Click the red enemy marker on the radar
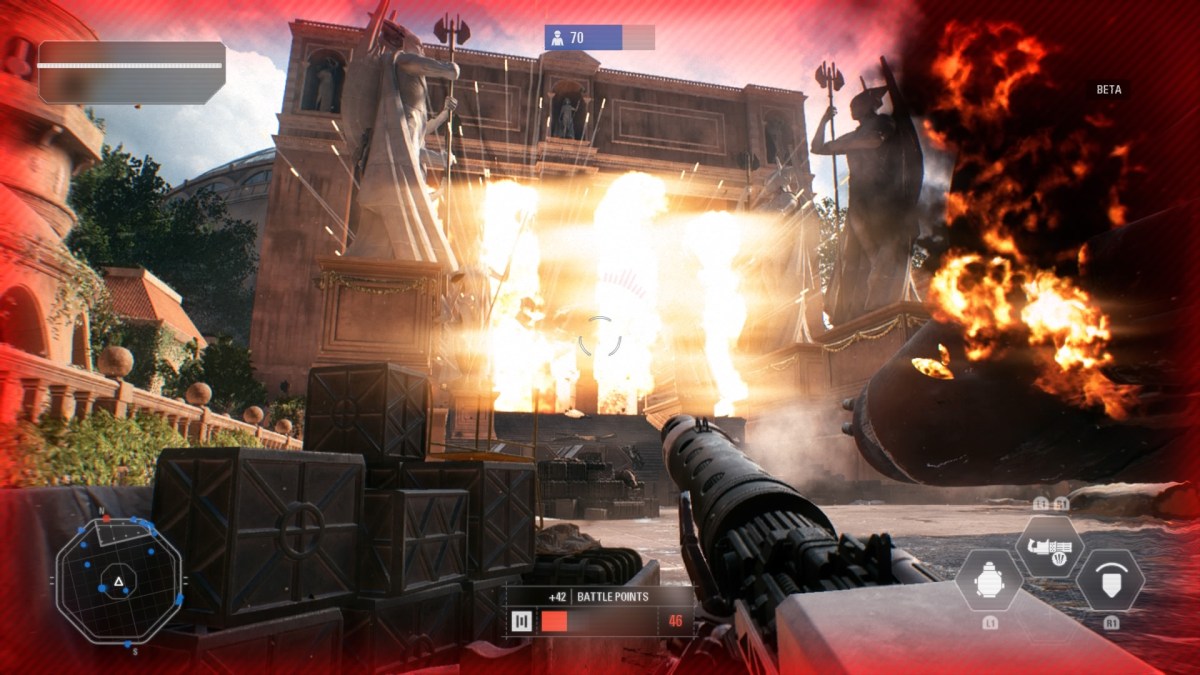This screenshot has width=1200, height=675. (x=106, y=520)
